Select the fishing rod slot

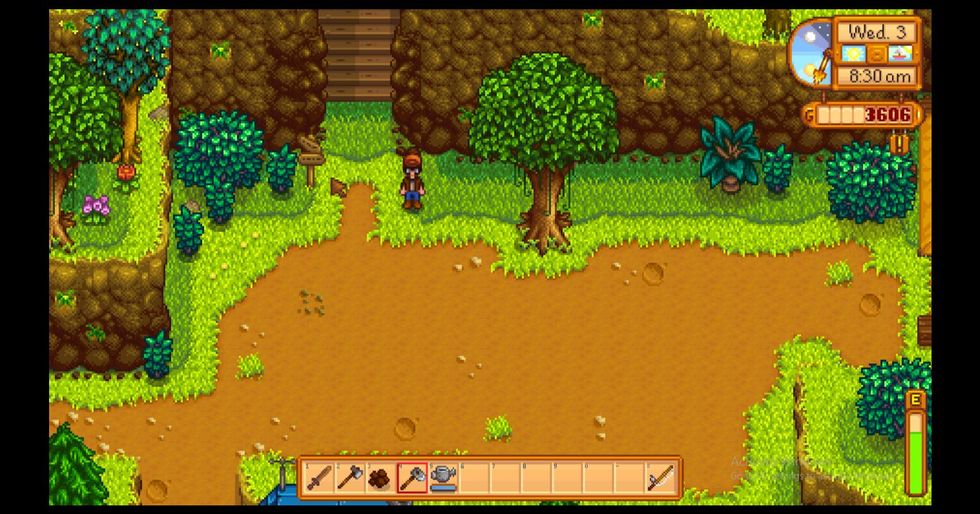tap(658, 479)
